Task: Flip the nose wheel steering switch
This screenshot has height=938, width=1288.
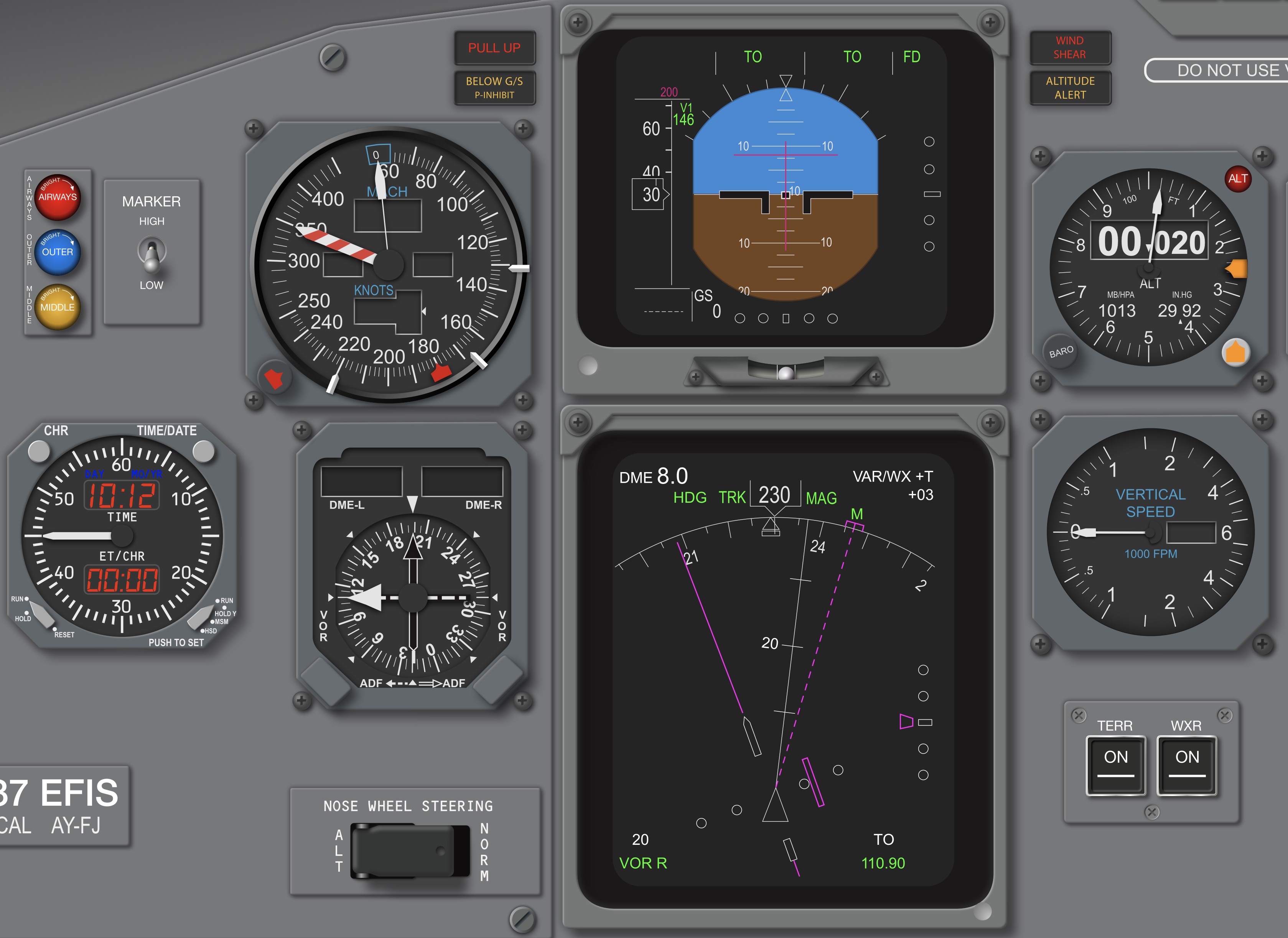Action: pos(410,851)
